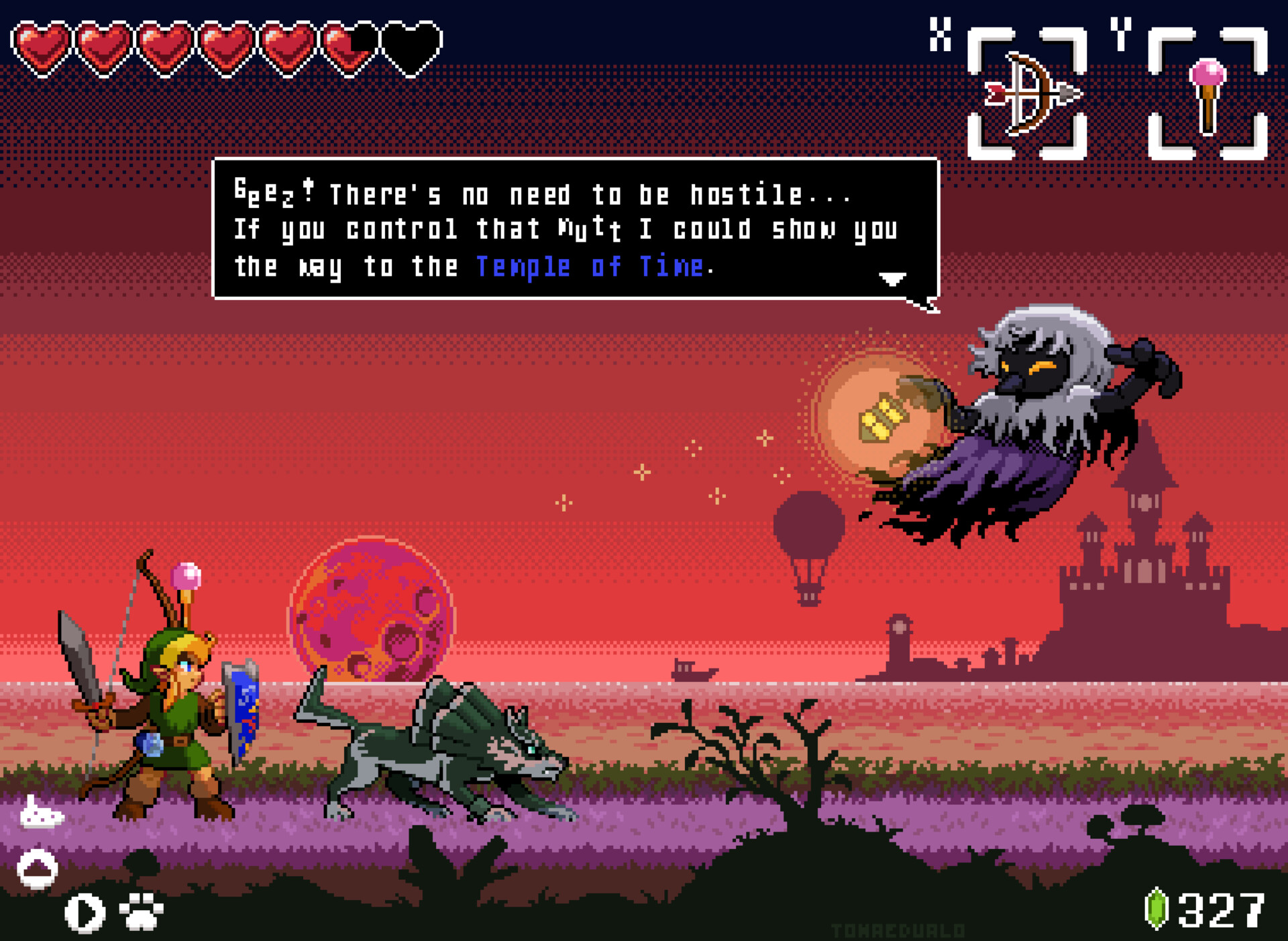Screen dimensions: 1288x941
Task: Advance the dialogue with the down arrow
Action: (x=892, y=279)
